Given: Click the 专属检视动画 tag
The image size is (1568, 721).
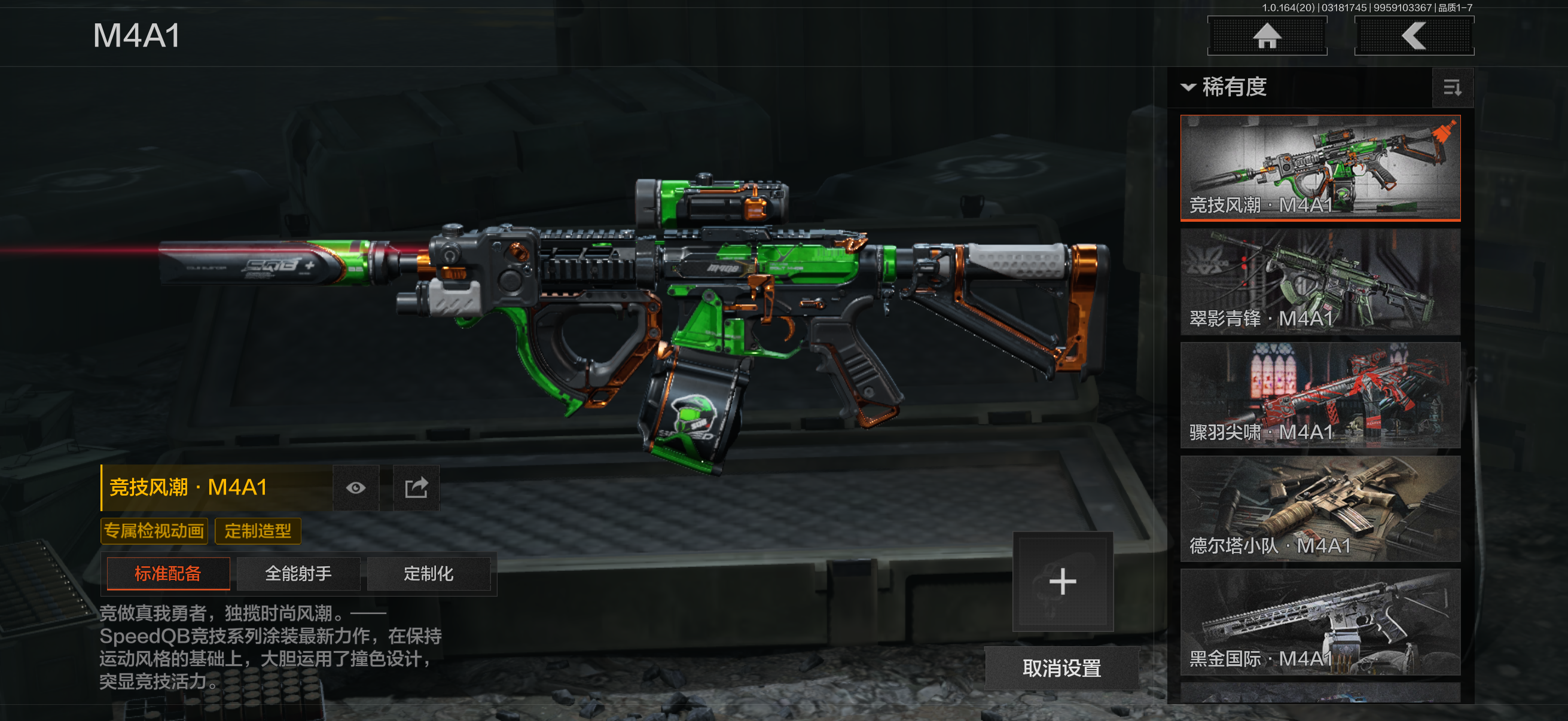Looking at the screenshot, I should pos(154,531).
